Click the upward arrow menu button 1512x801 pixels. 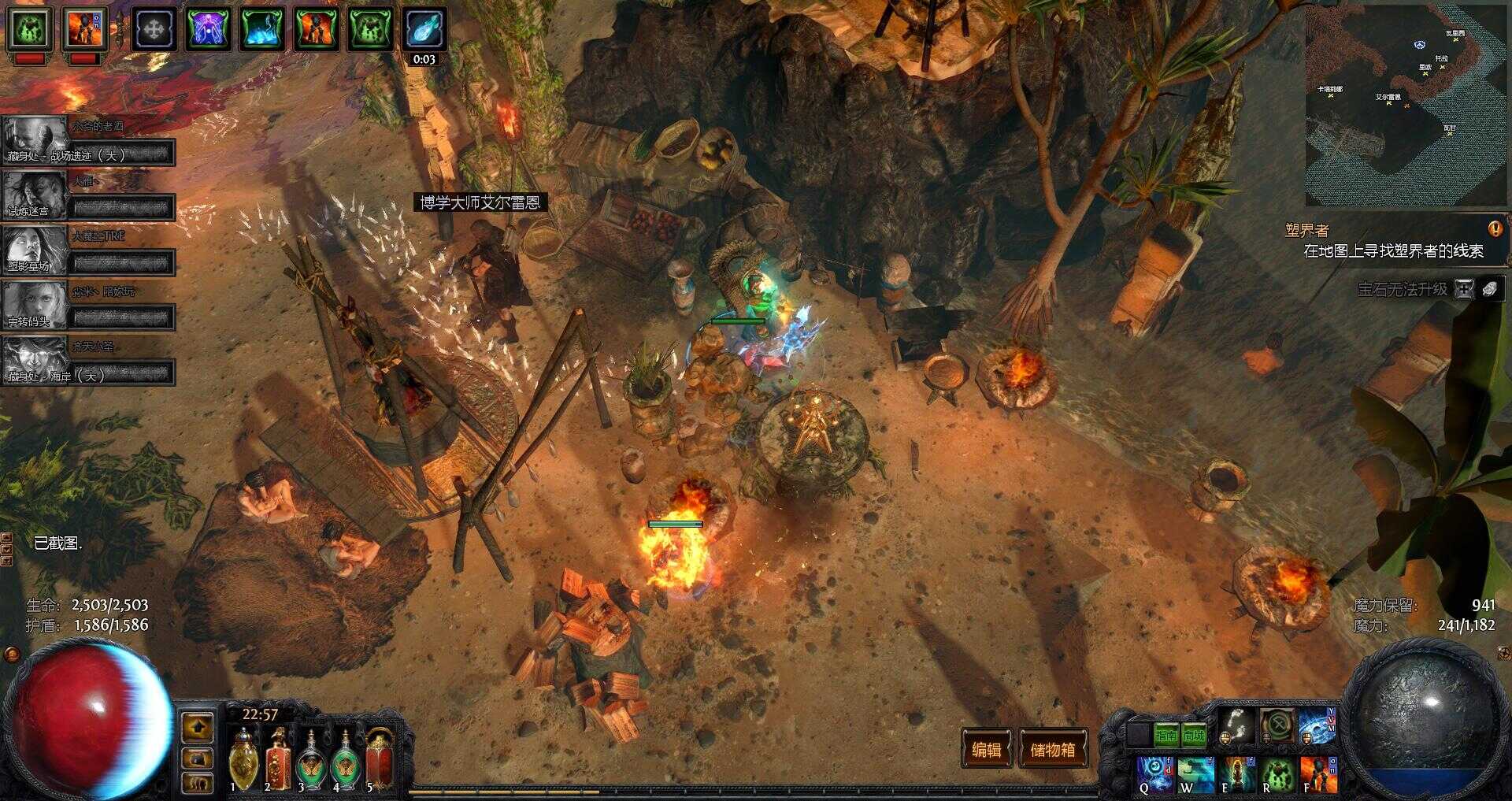click(x=197, y=728)
